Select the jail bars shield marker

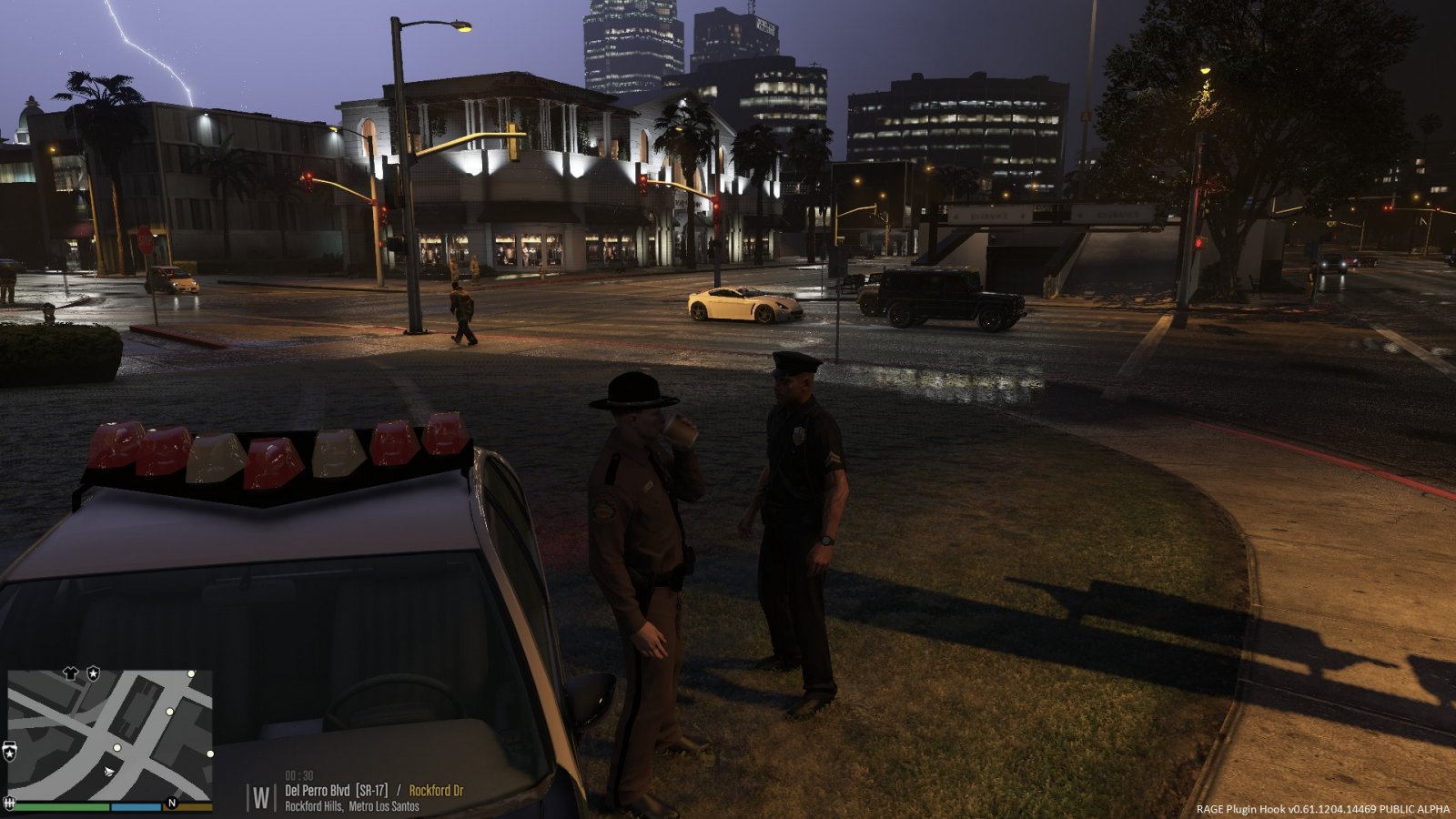(x=11, y=803)
